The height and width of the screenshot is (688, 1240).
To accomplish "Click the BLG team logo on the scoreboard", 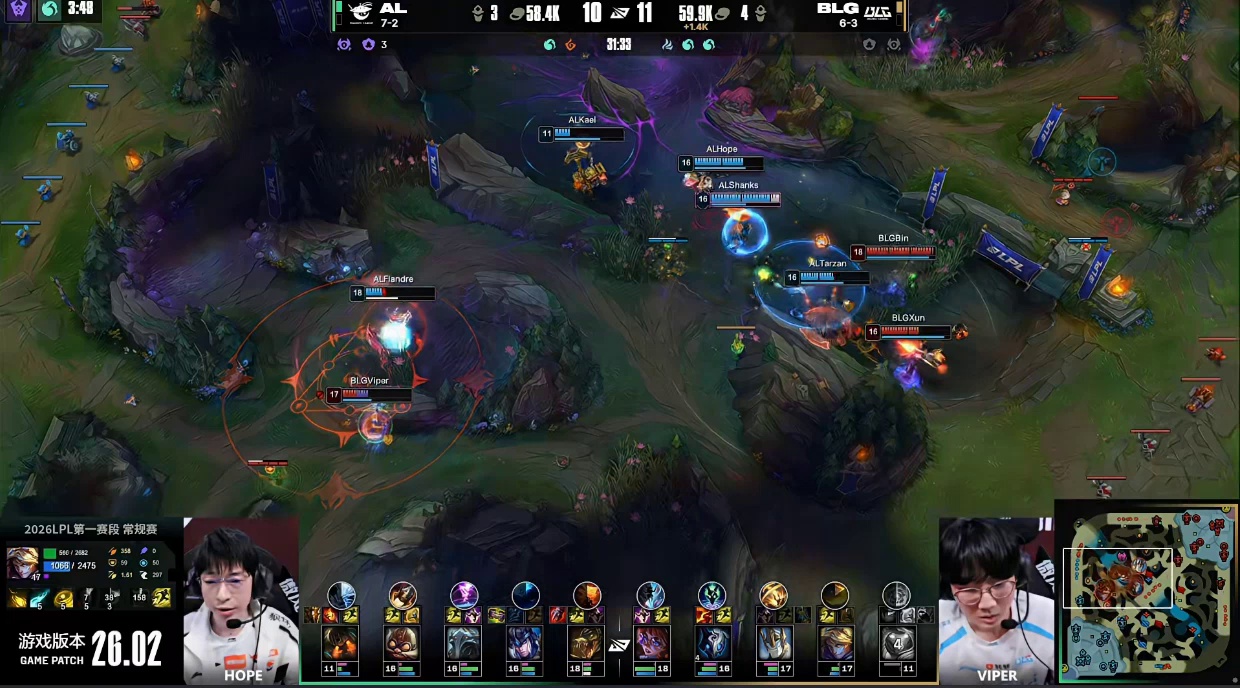I will [878, 12].
